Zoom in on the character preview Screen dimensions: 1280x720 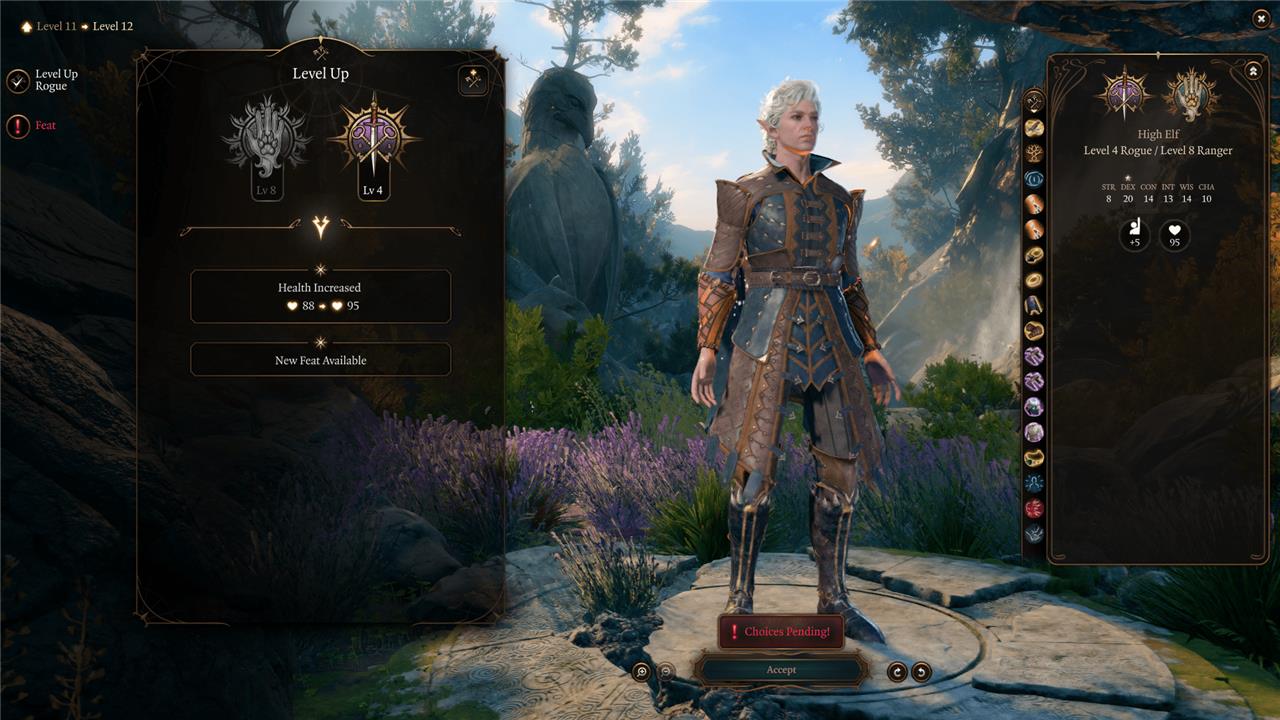(641, 672)
